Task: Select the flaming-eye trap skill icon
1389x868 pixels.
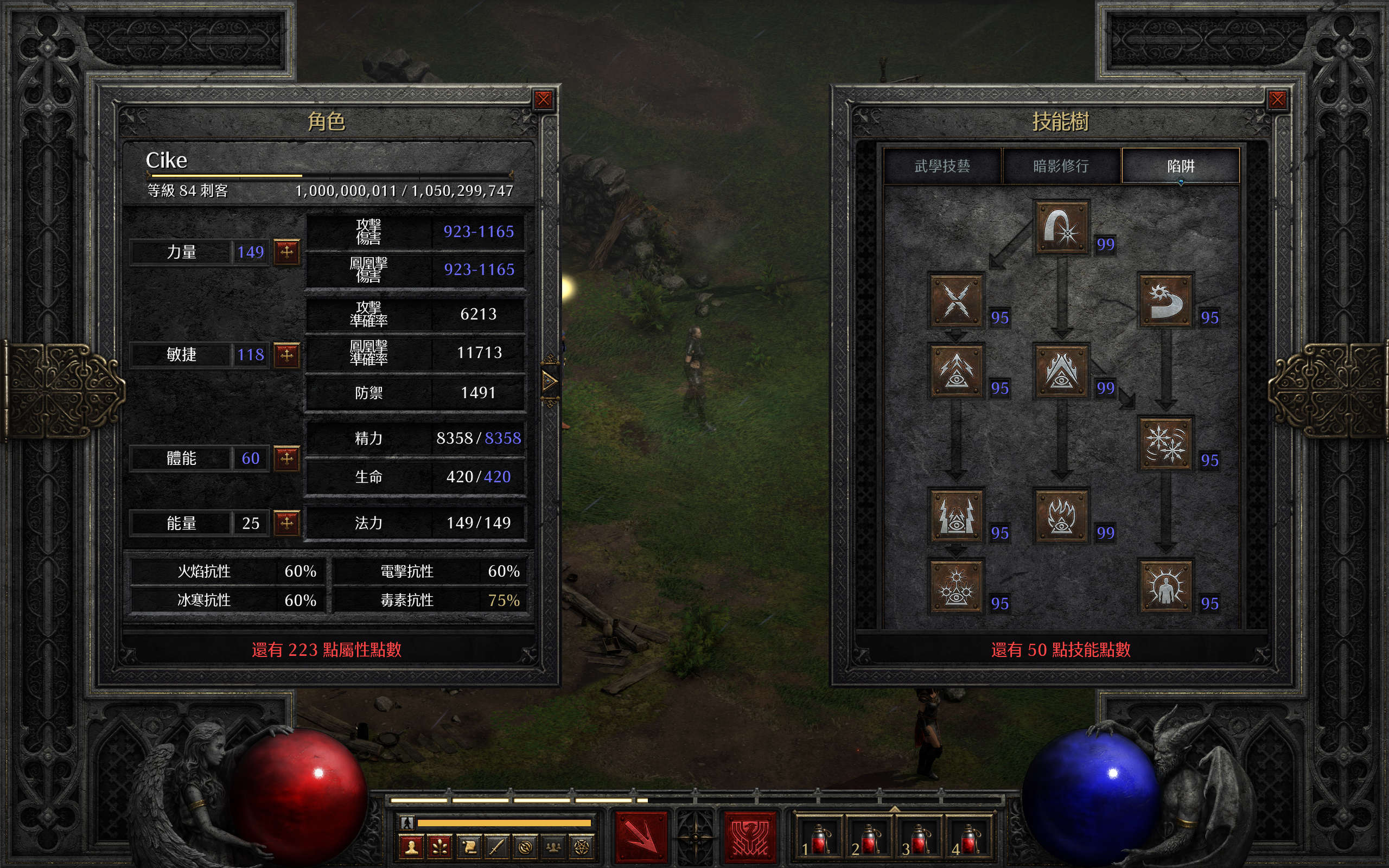Action: [1061, 515]
